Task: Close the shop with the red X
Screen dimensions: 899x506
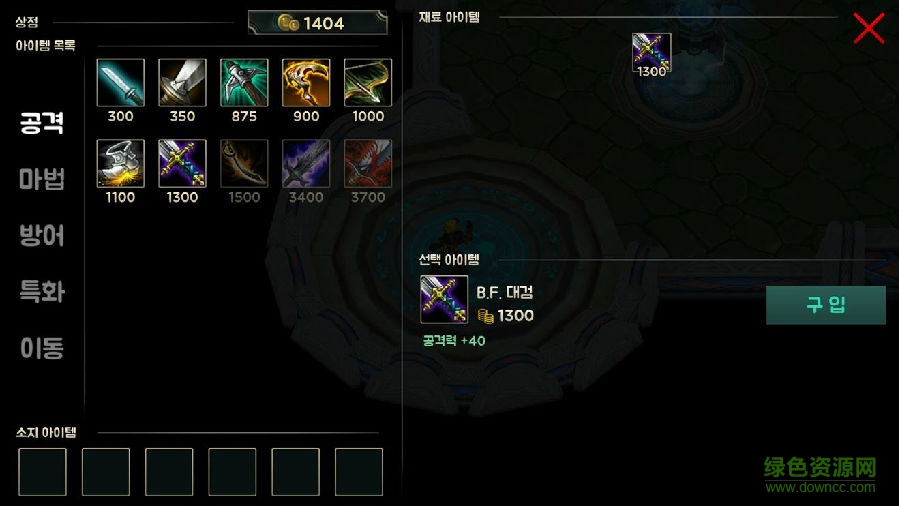Action: point(868,28)
